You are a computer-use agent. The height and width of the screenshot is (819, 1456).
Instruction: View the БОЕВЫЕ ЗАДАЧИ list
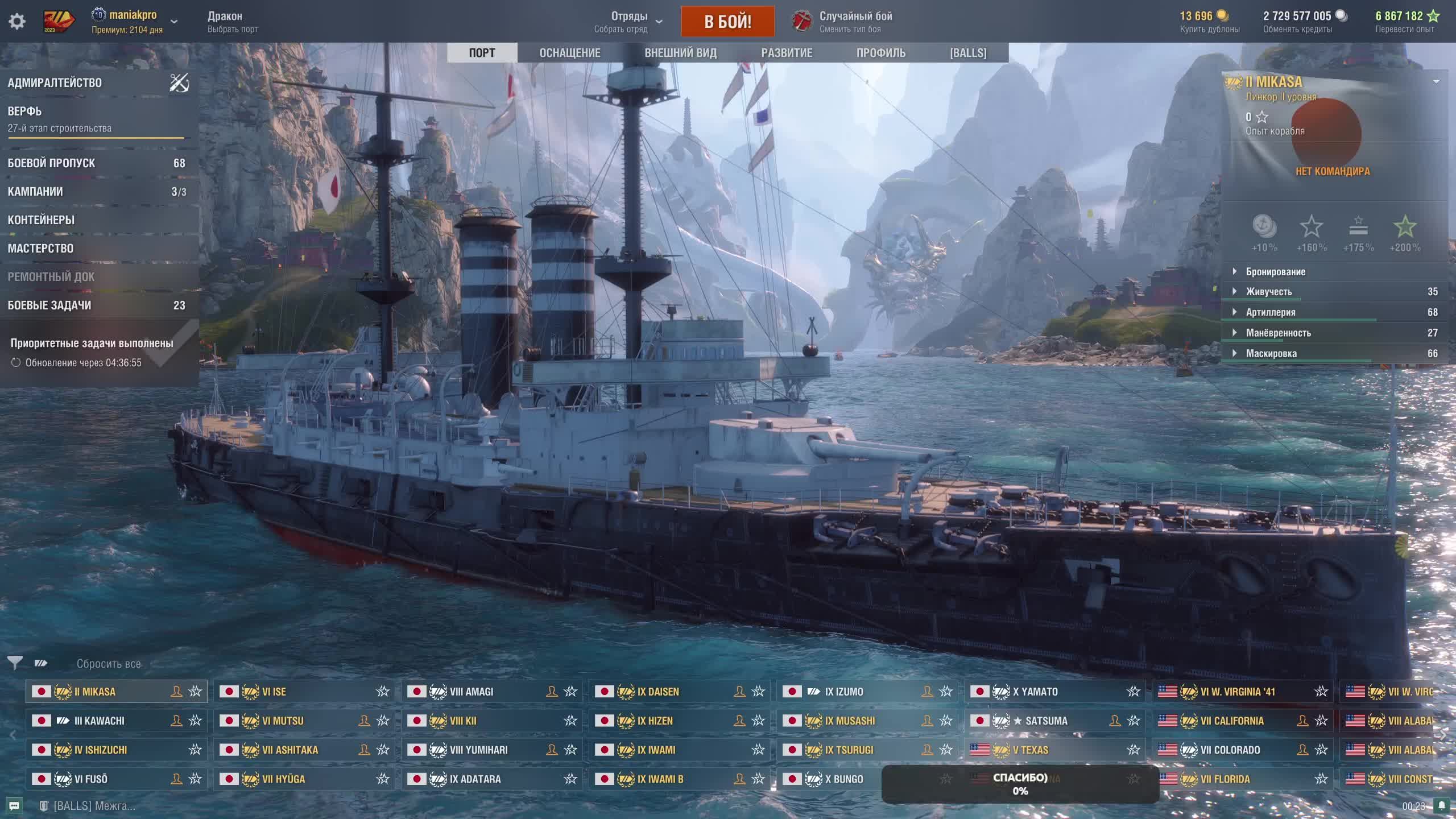click(49, 305)
